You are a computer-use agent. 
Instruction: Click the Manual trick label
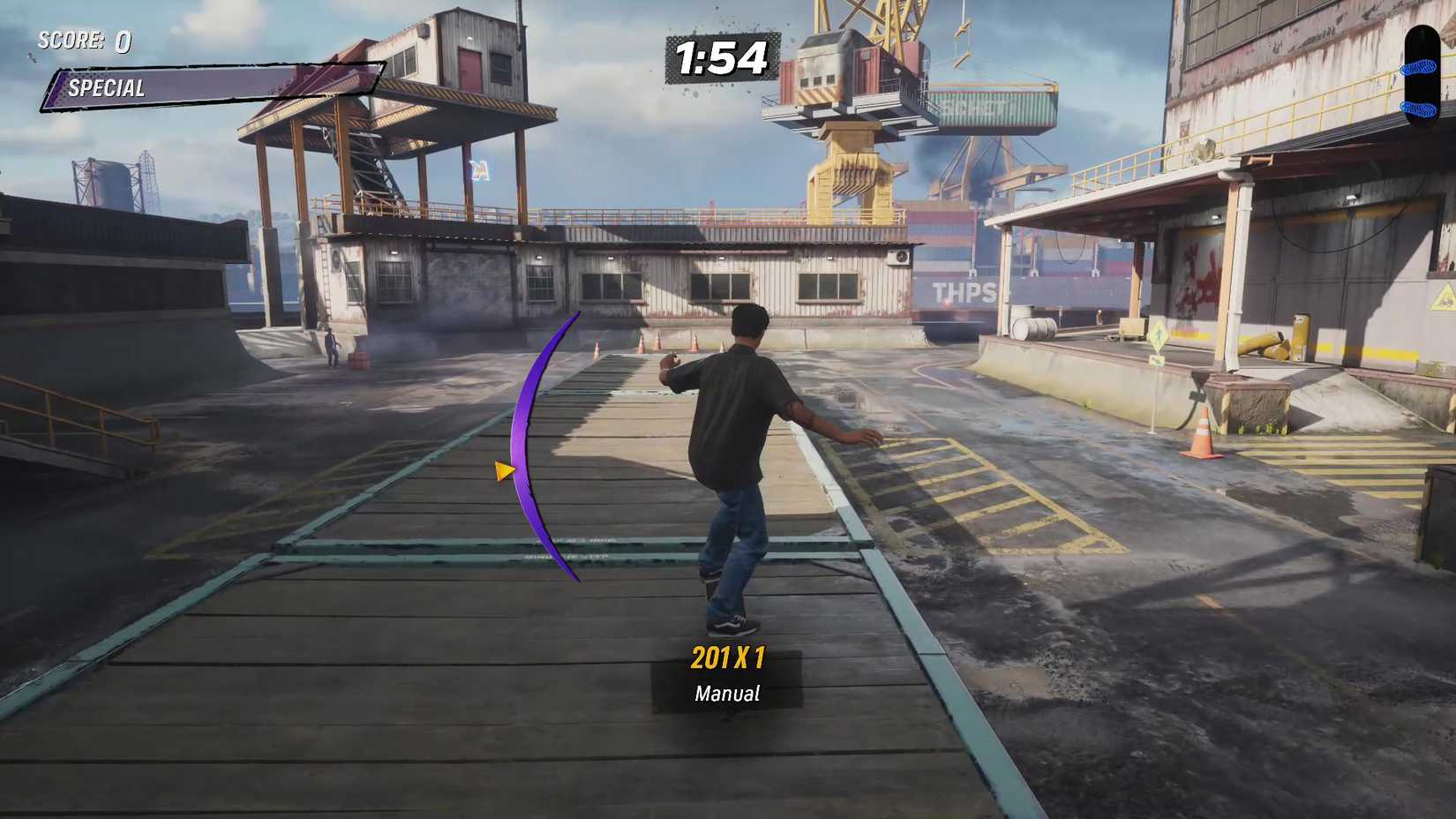[725, 694]
